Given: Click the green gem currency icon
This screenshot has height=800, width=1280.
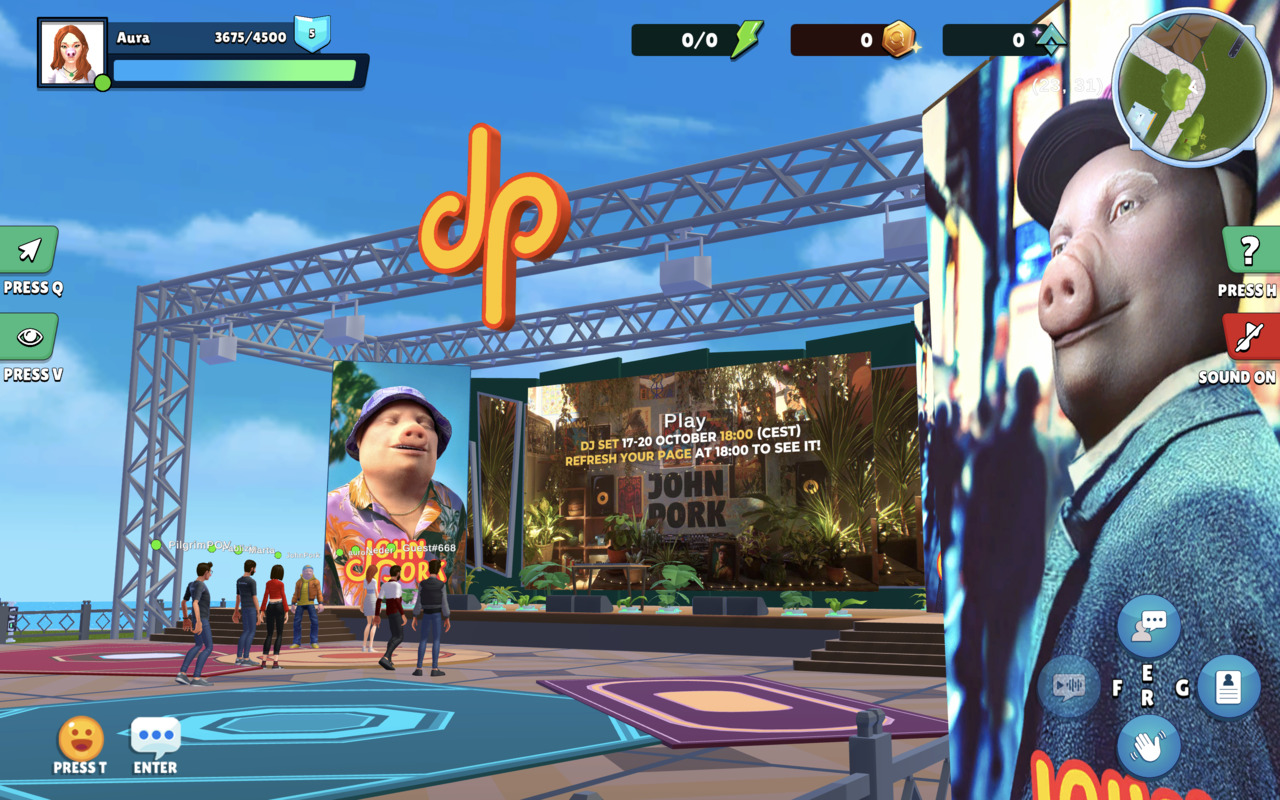Looking at the screenshot, I should (x=1050, y=40).
